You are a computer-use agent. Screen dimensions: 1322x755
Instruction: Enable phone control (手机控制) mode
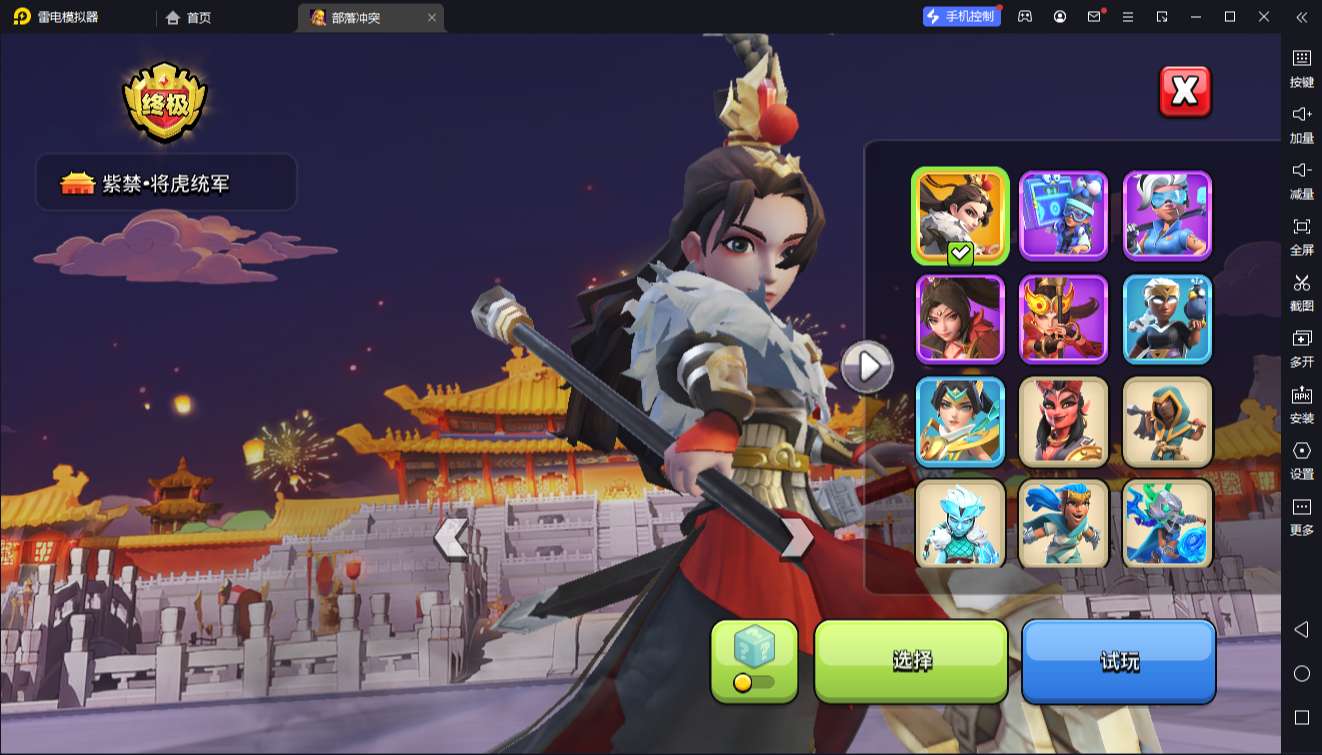[x=961, y=16]
